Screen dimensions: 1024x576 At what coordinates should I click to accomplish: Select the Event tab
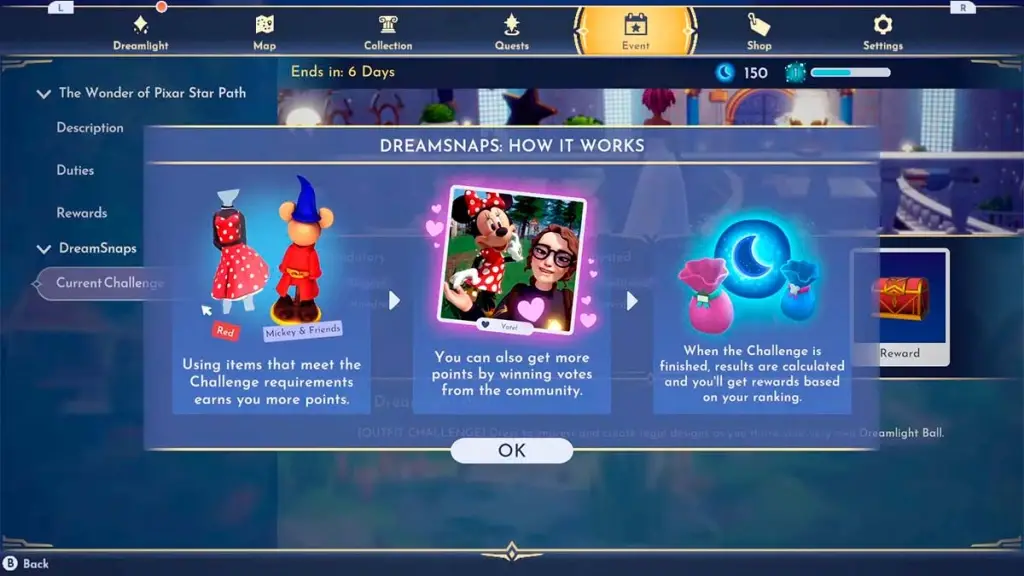(635, 32)
